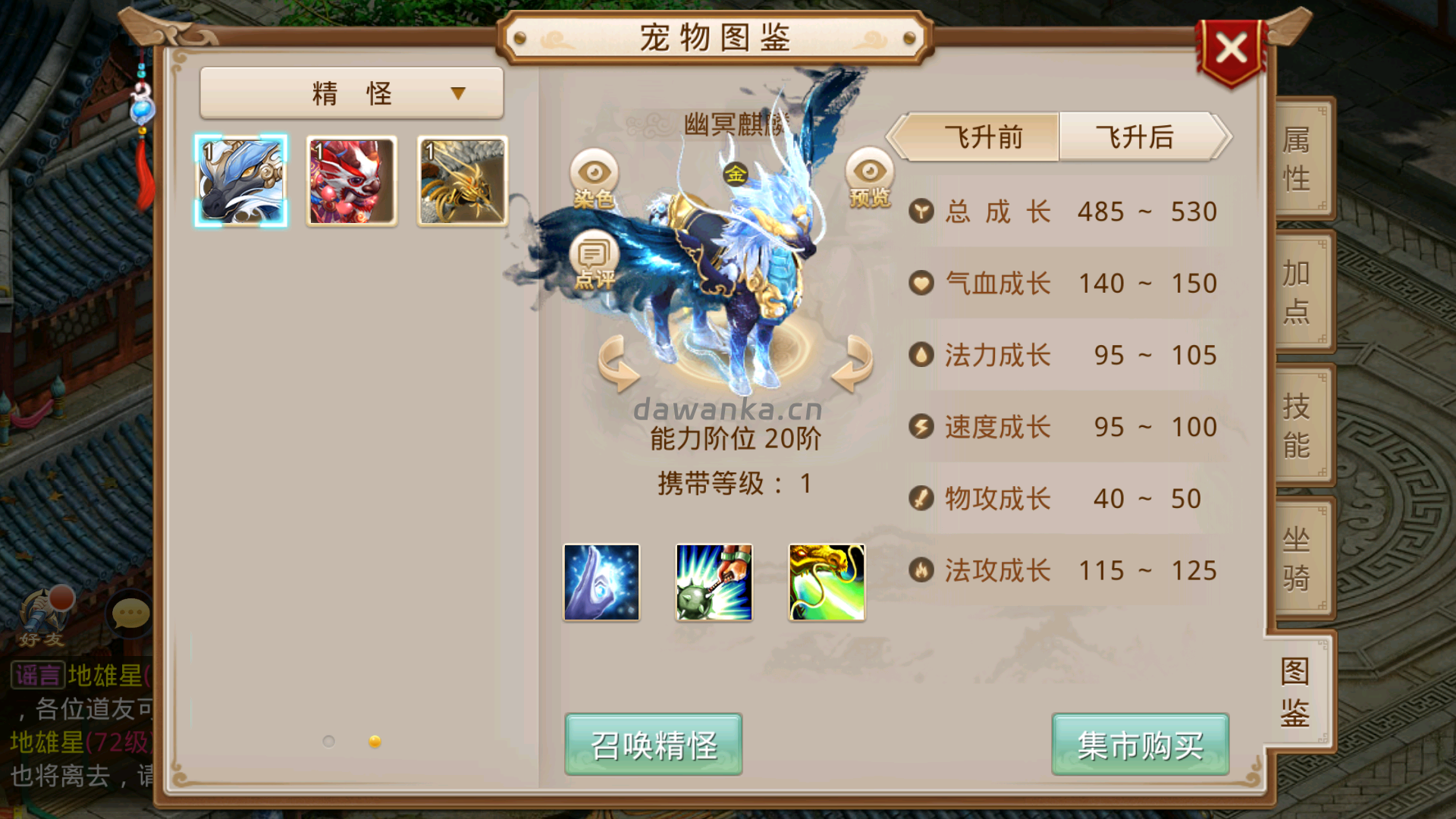1456x819 pixels.
Task: Open the friend chat message icon
Action: tap(130, 613)
